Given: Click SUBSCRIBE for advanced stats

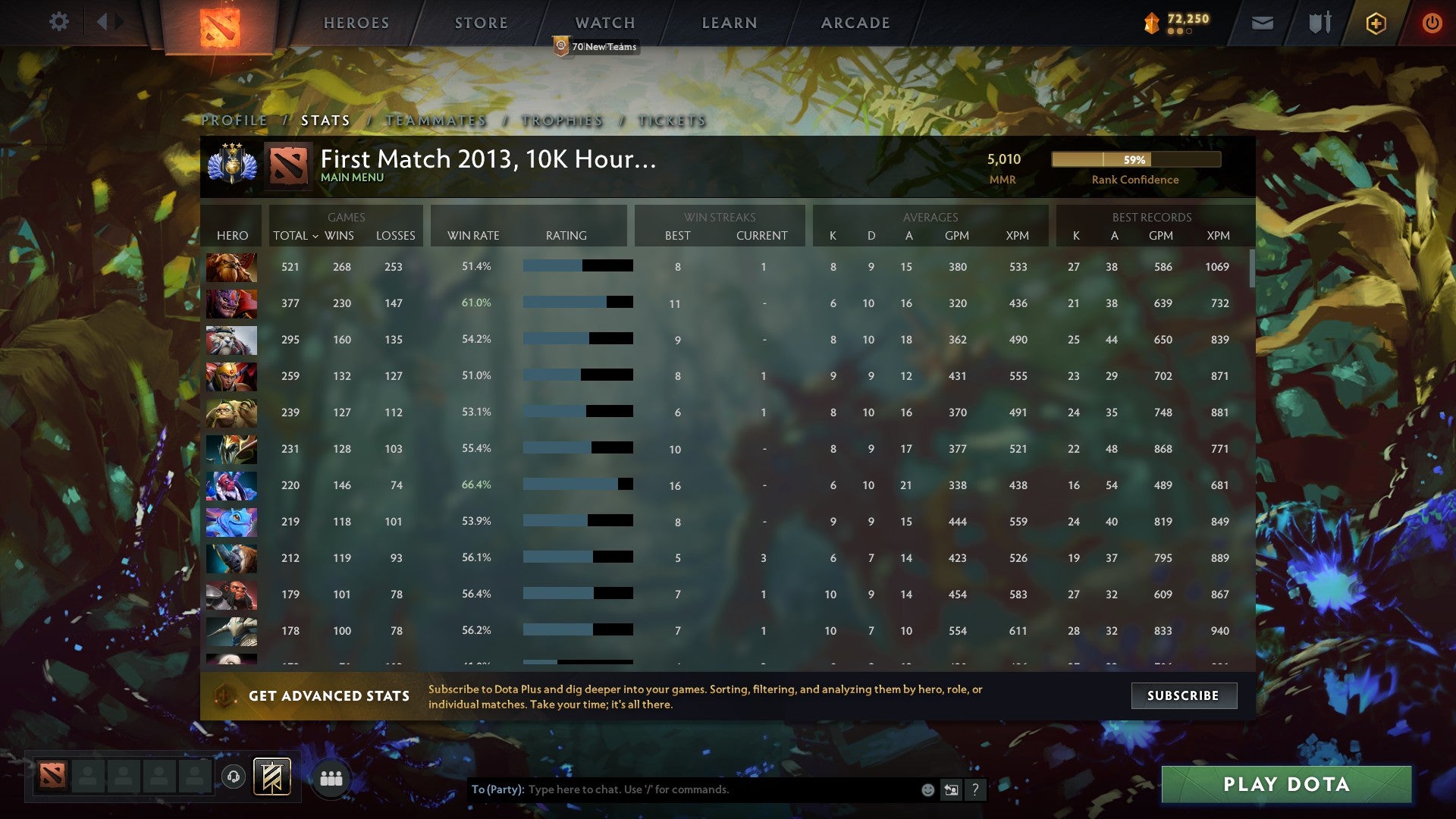Looking at the screenshot, I should pos(1183,695).
